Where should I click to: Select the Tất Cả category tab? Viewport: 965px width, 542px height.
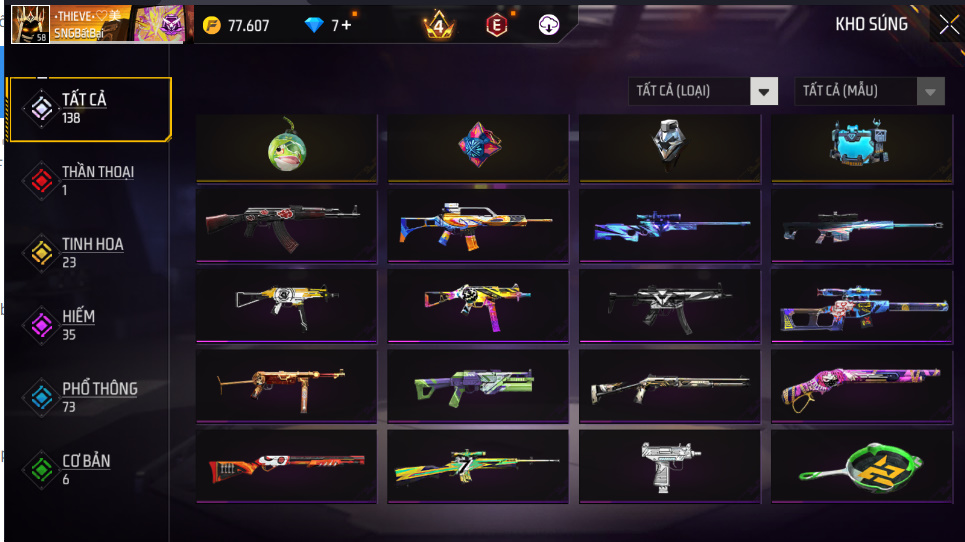tap(88, 108)
